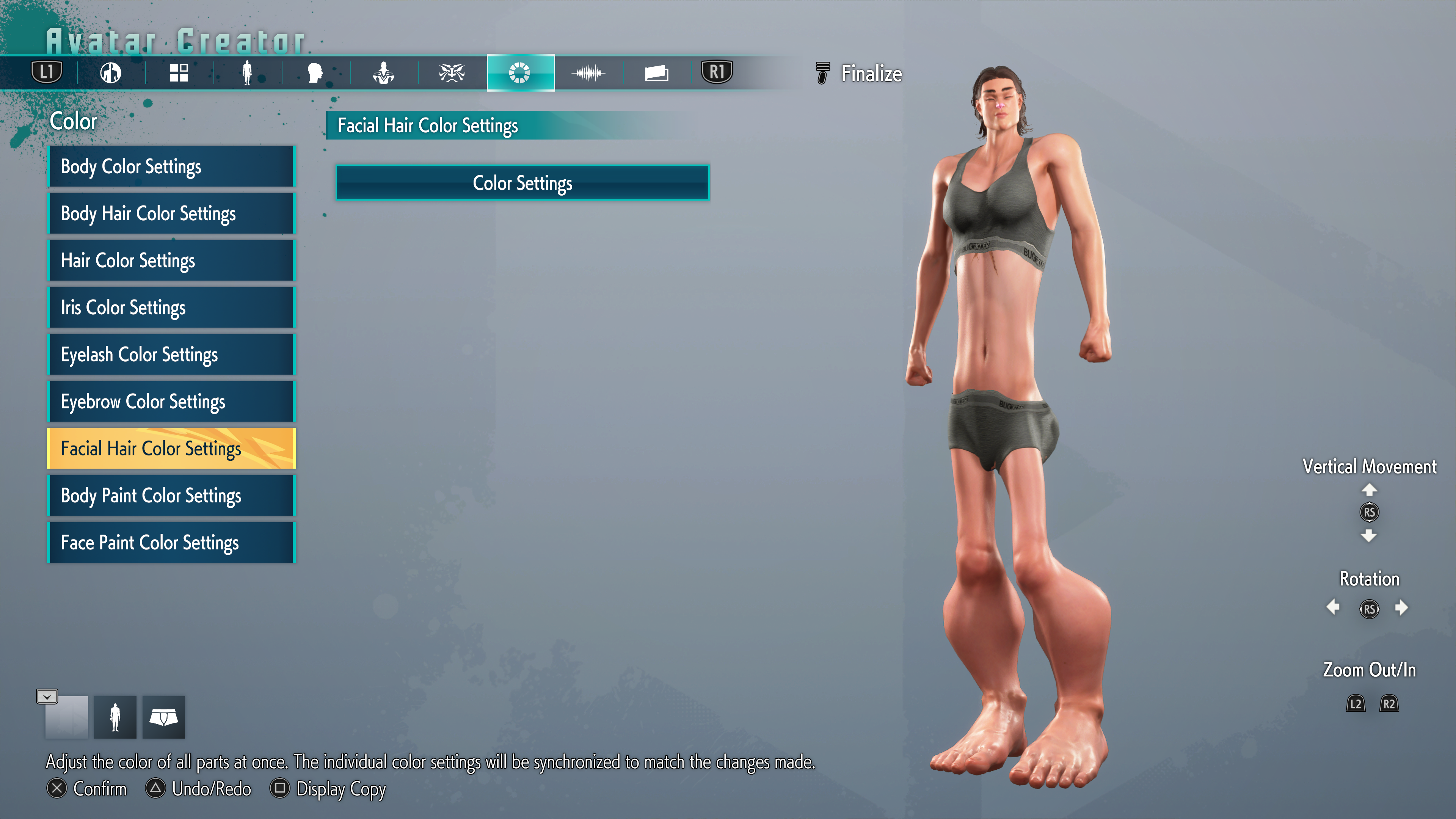This screenshot has height=819, width=1456.
Task: Select Eyelash Color Settings
Action: pos(171,355)
